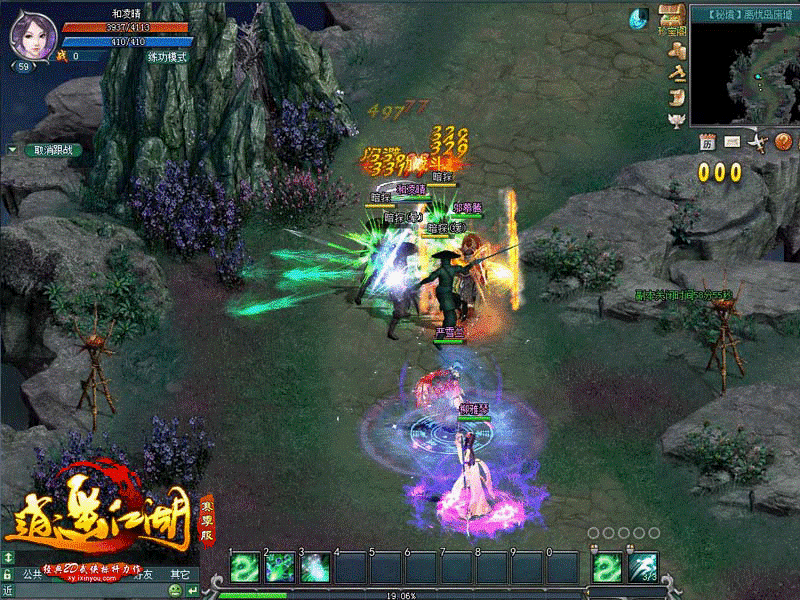The image size is (800, 600).
Task: Cast the skill in hotbar slot 3
Action: click(x=316, y=568)
